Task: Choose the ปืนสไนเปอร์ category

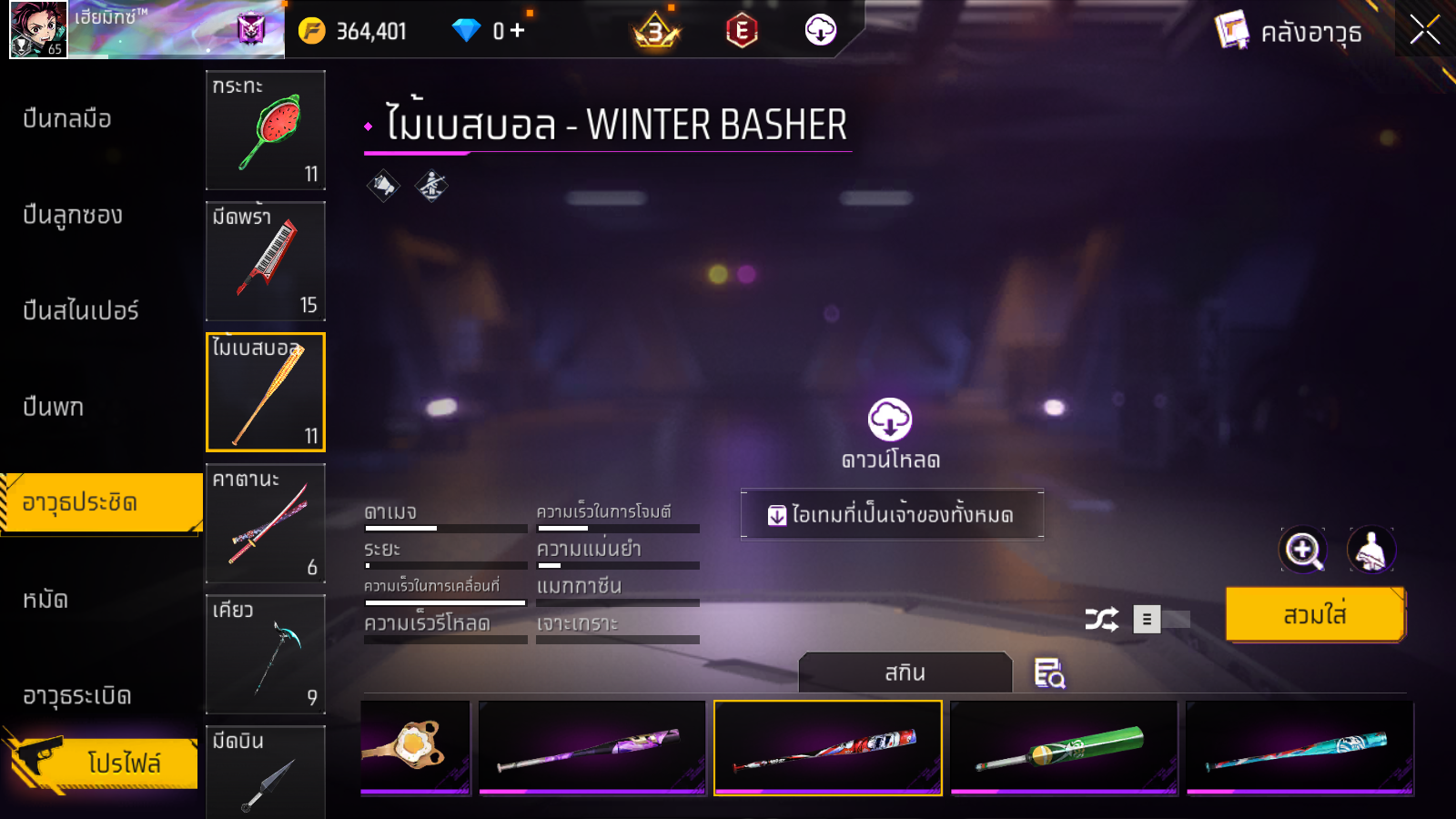Action: (x=81, y=311)
